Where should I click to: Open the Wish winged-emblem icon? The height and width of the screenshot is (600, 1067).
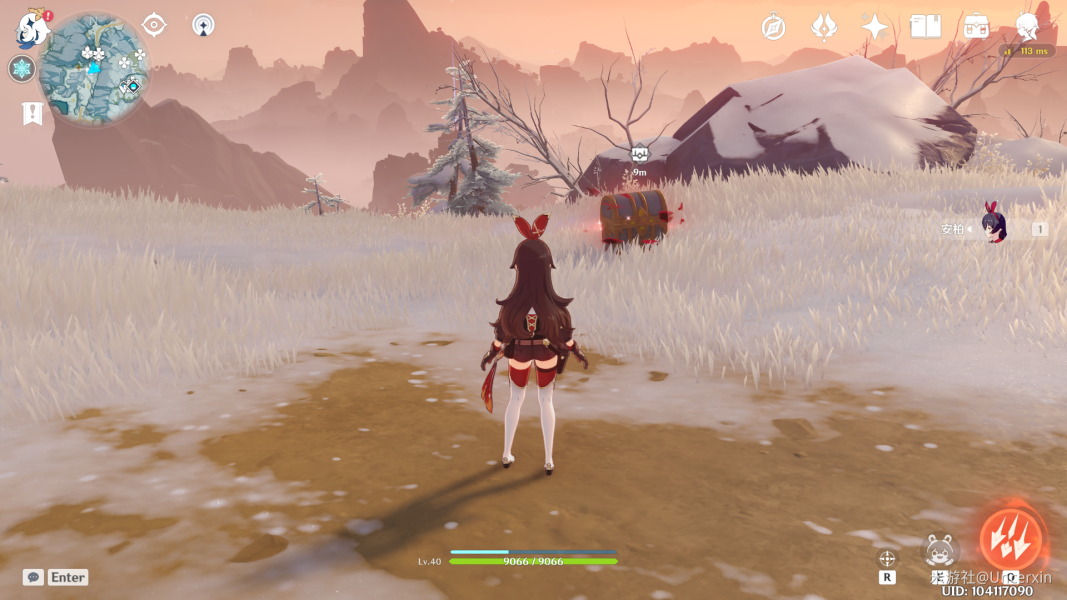[x=824, y=27]
